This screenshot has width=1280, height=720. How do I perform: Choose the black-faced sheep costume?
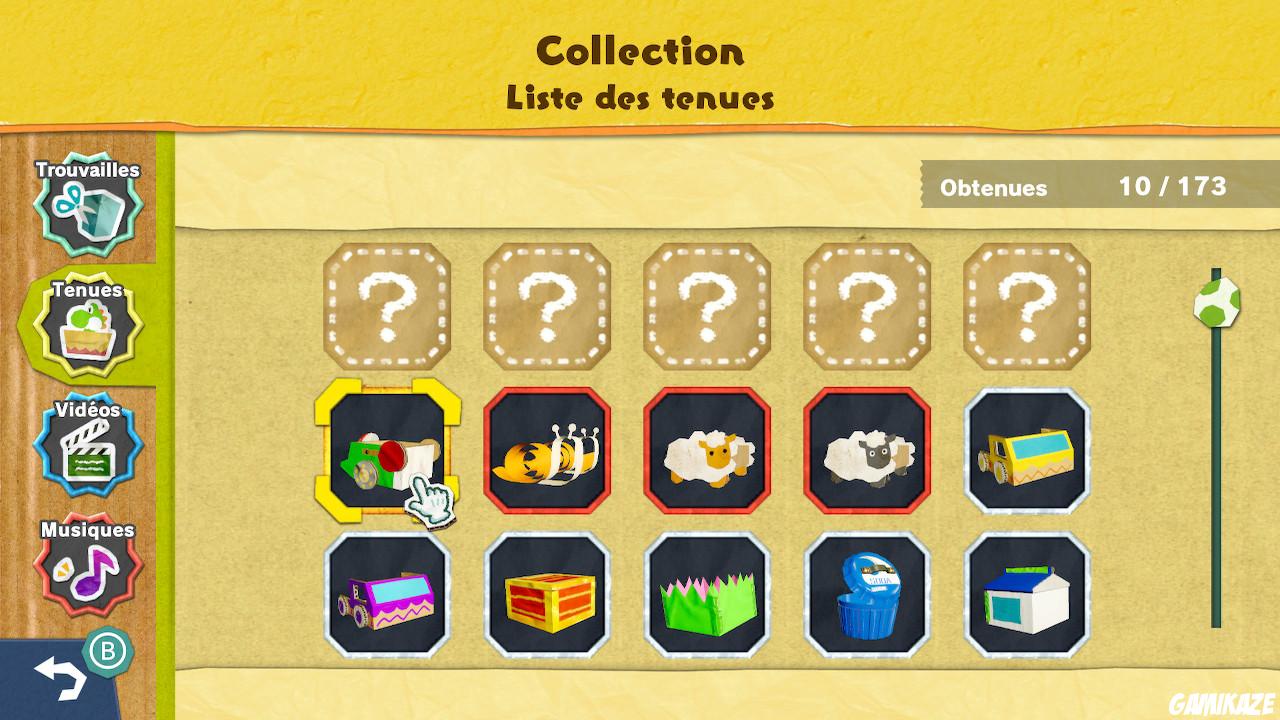tap(865, 450)
